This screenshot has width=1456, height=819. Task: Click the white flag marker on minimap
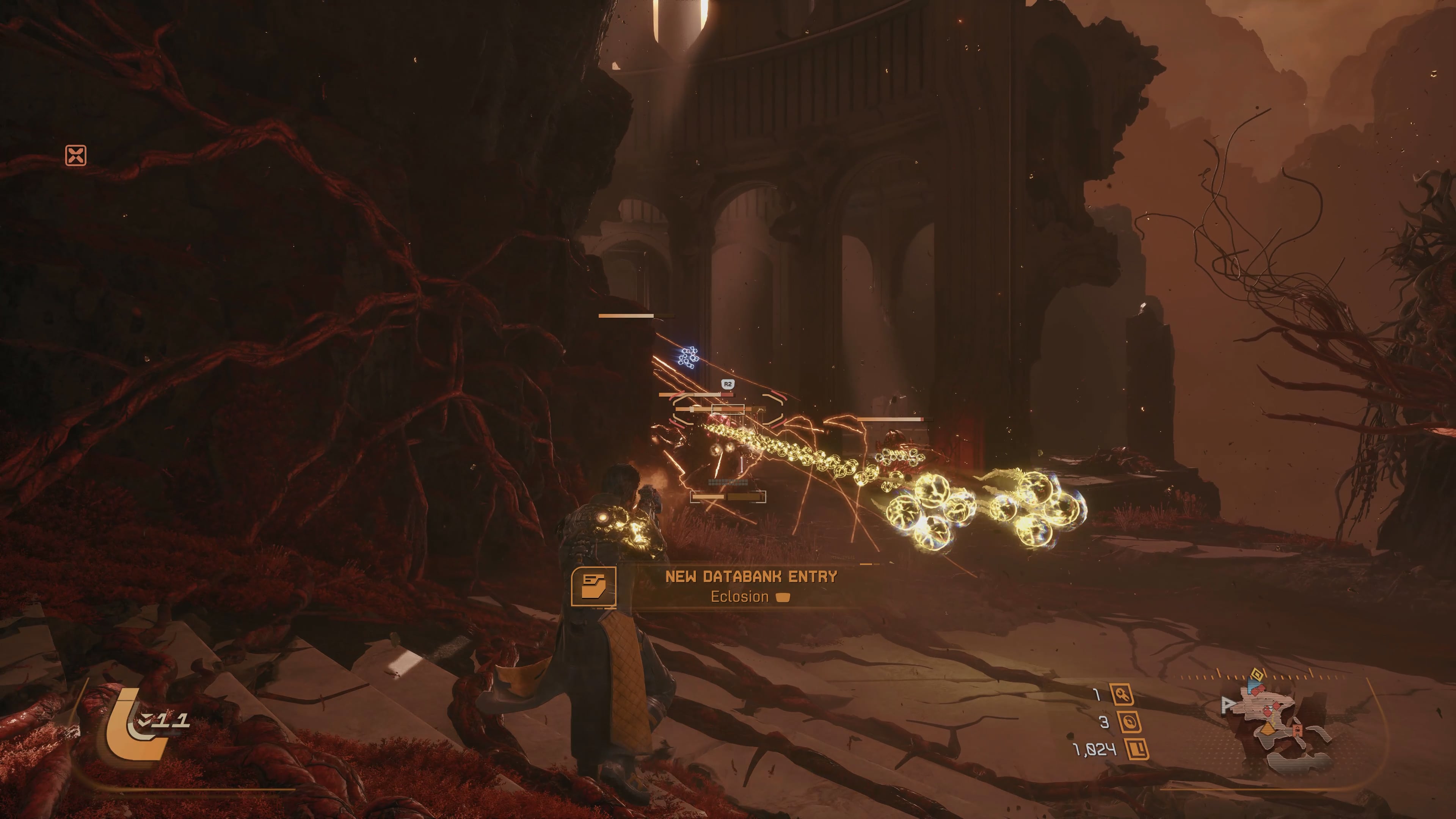1228,705
